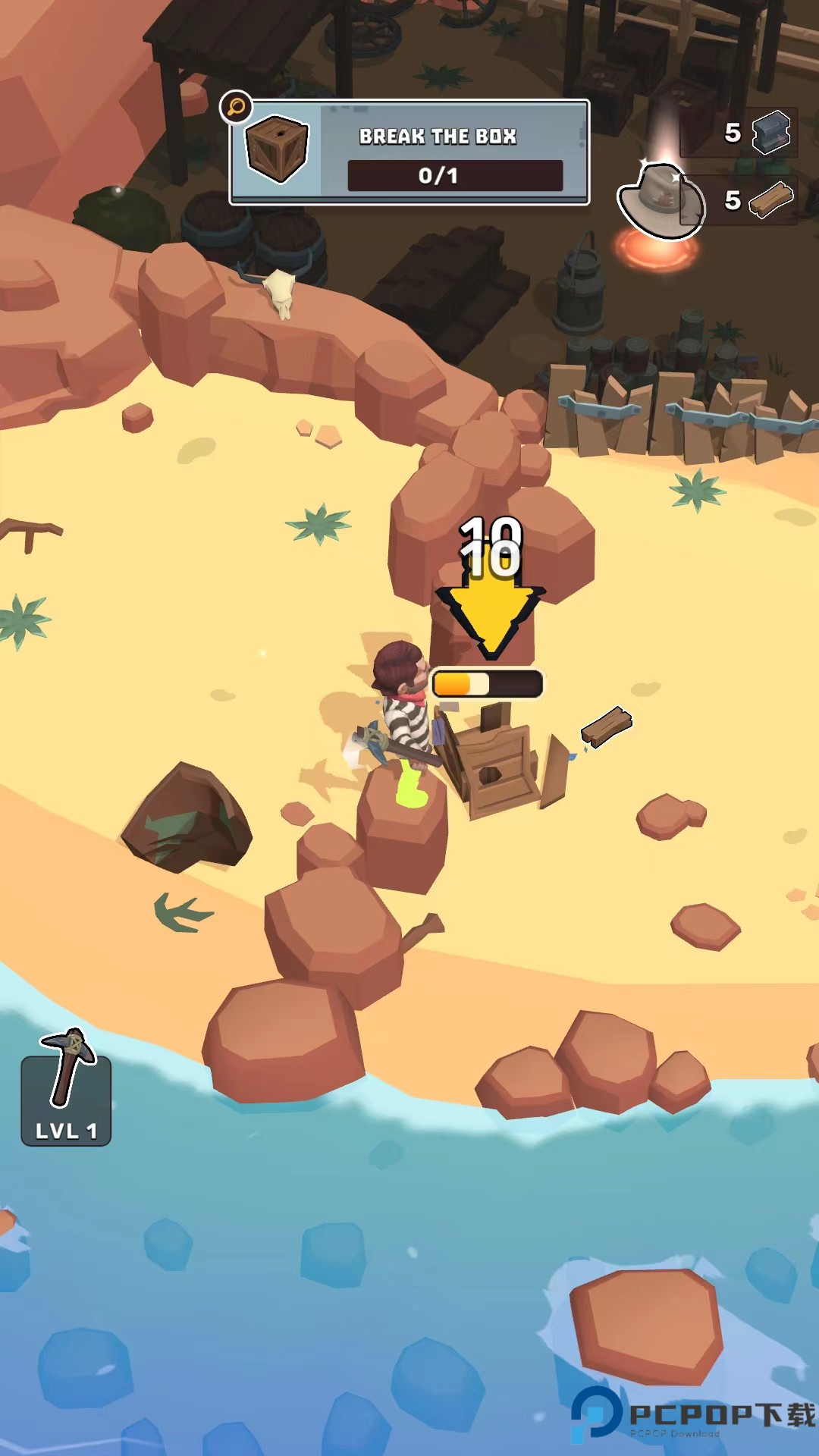Open the pickaxe LVL 1 upgrade button

pyautogui.click(x=66, y=1090)
